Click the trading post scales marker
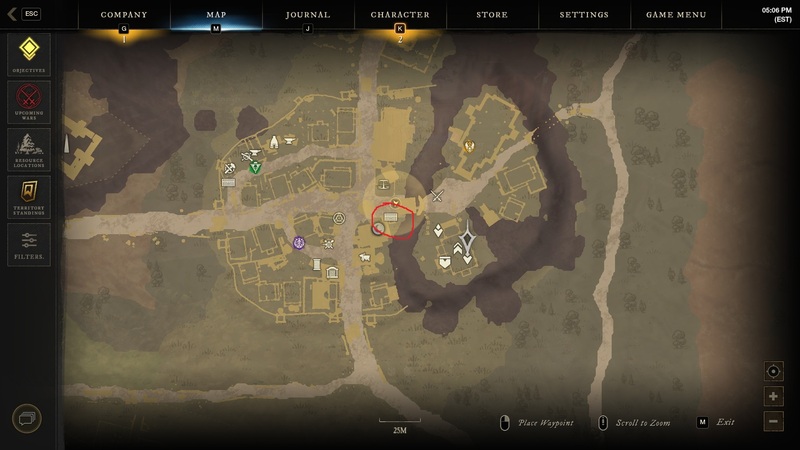The image size is (800, 450). coord(385,184)
